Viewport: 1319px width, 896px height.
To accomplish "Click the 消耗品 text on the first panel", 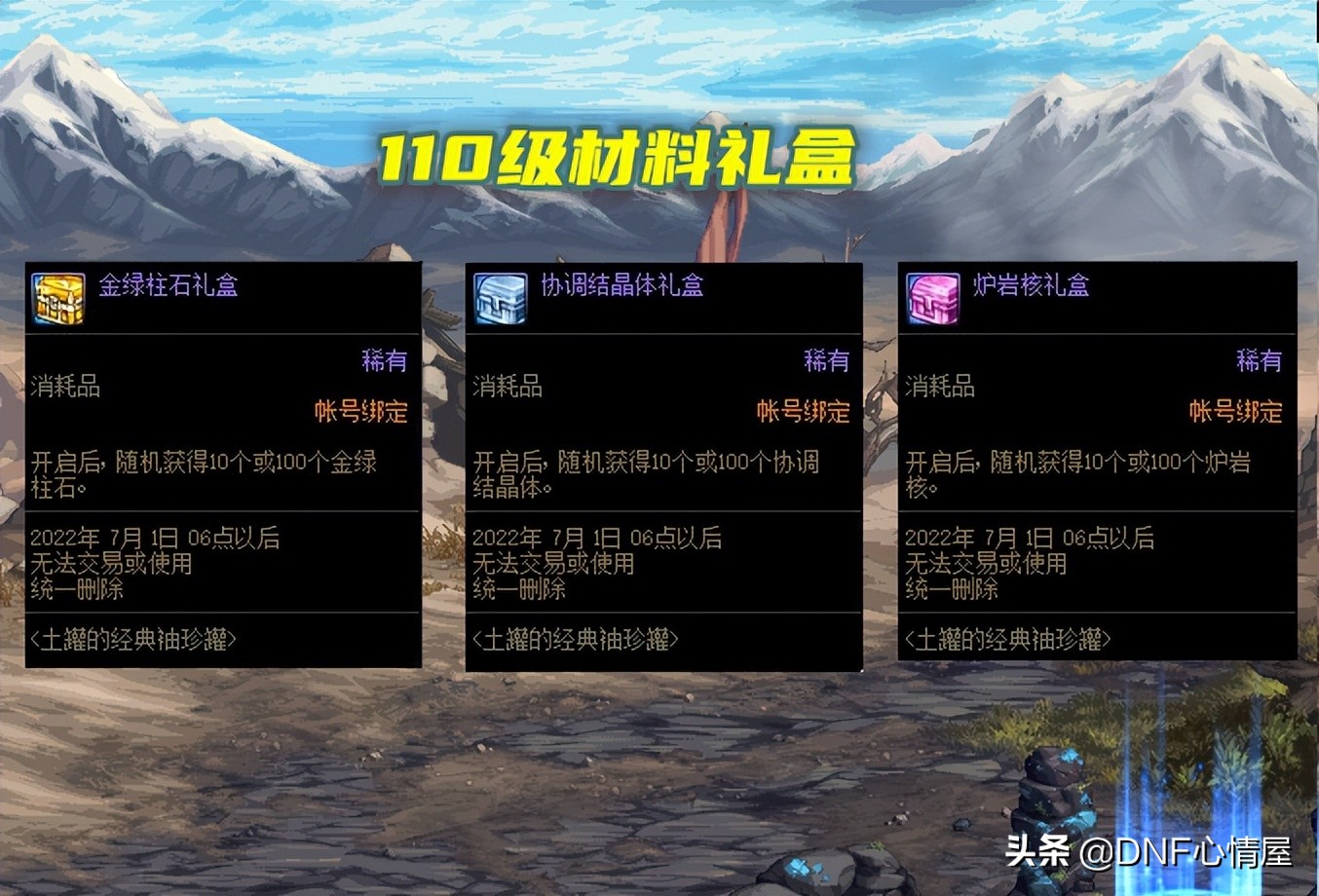I will point(63,386).
